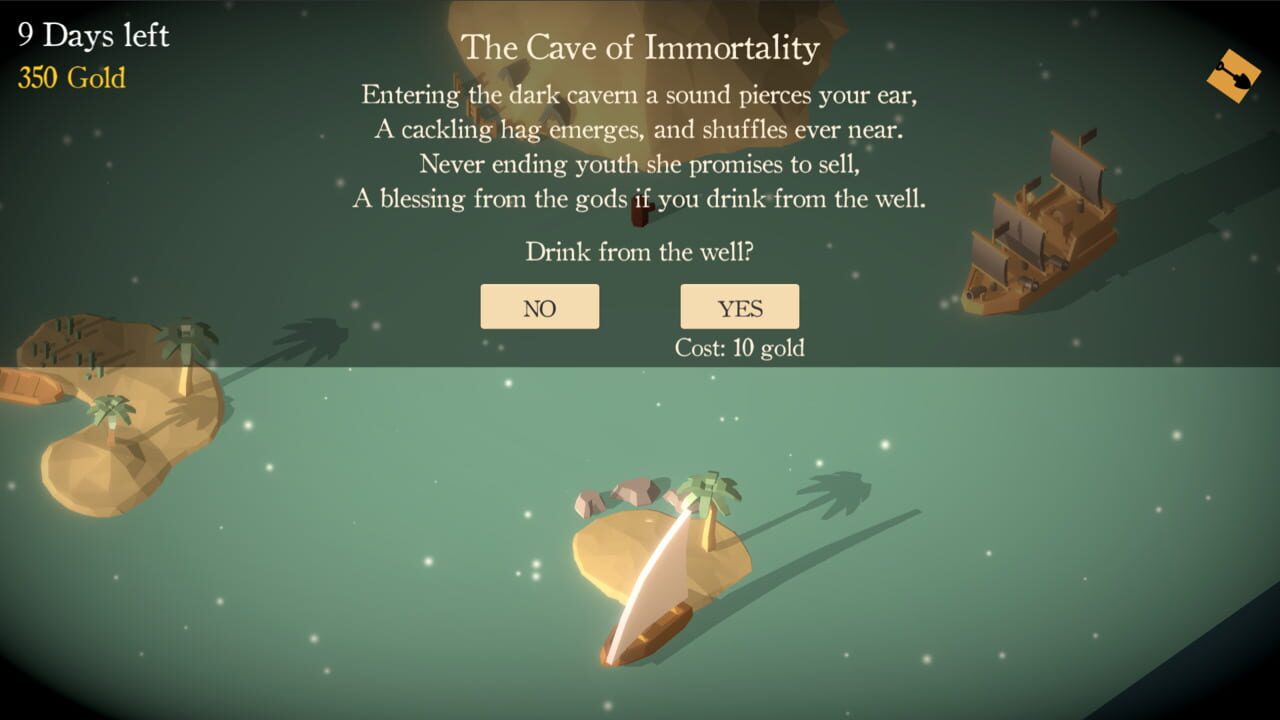Click the 'Drink from the well?' prompt text

tap(639, 252)
